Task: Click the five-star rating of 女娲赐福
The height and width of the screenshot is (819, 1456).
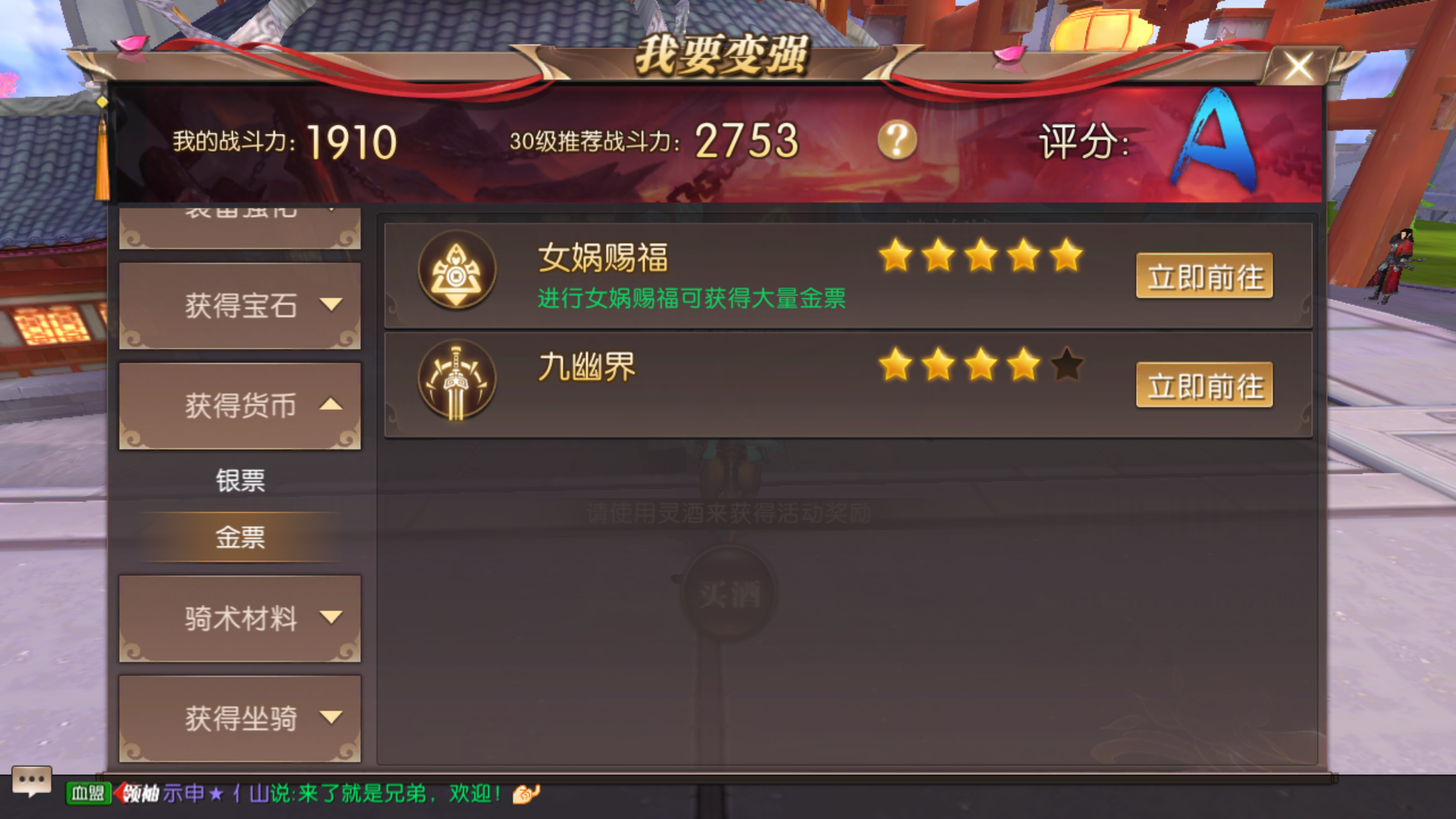Action: (982, 256)
